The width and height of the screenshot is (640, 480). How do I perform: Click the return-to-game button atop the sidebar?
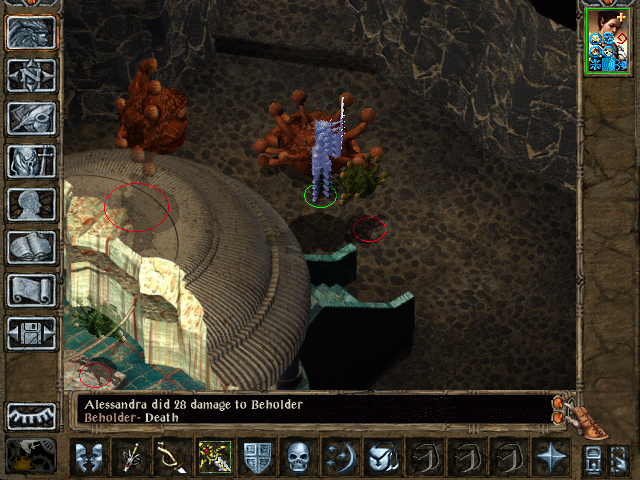(31, 32)
